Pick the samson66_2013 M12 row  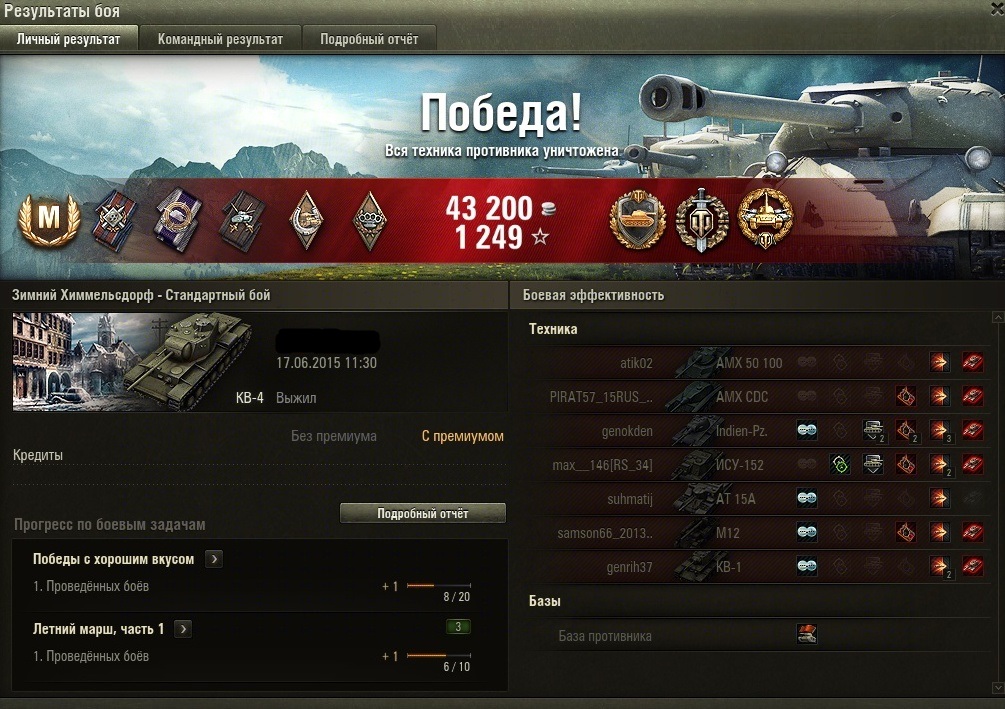(640, 533)
